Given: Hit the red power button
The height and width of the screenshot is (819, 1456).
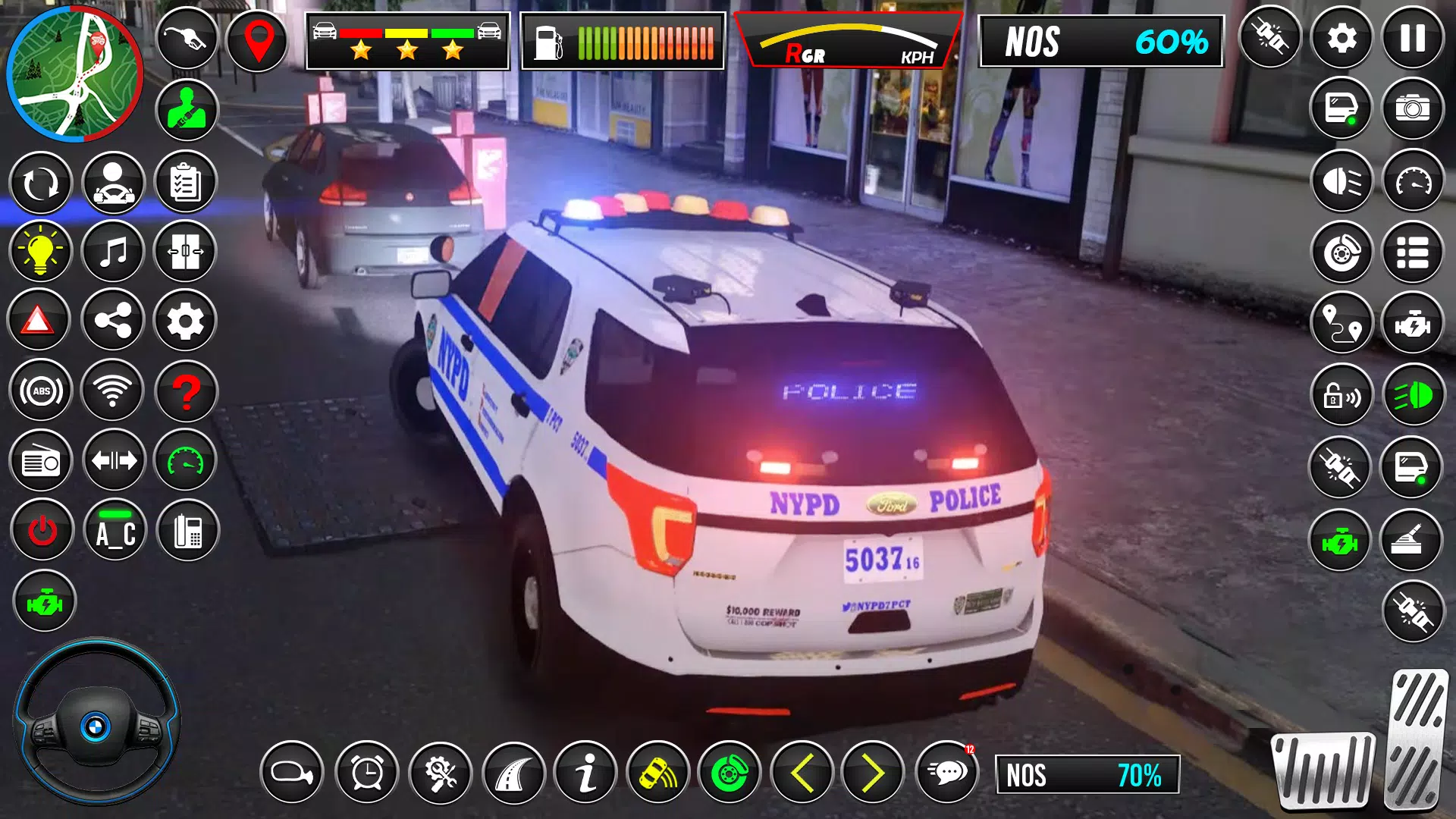Looking at the screenshot, I should pos(42,530).
